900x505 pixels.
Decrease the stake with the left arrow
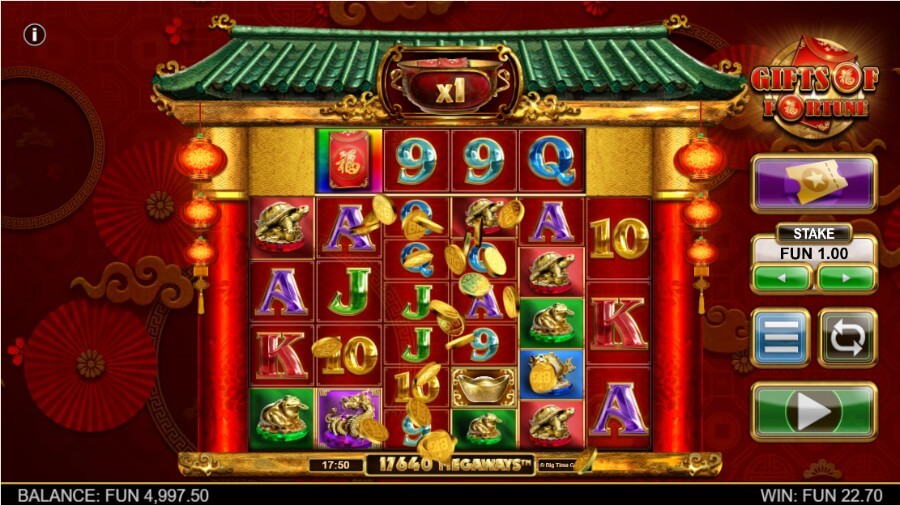(x=782, y=277)
